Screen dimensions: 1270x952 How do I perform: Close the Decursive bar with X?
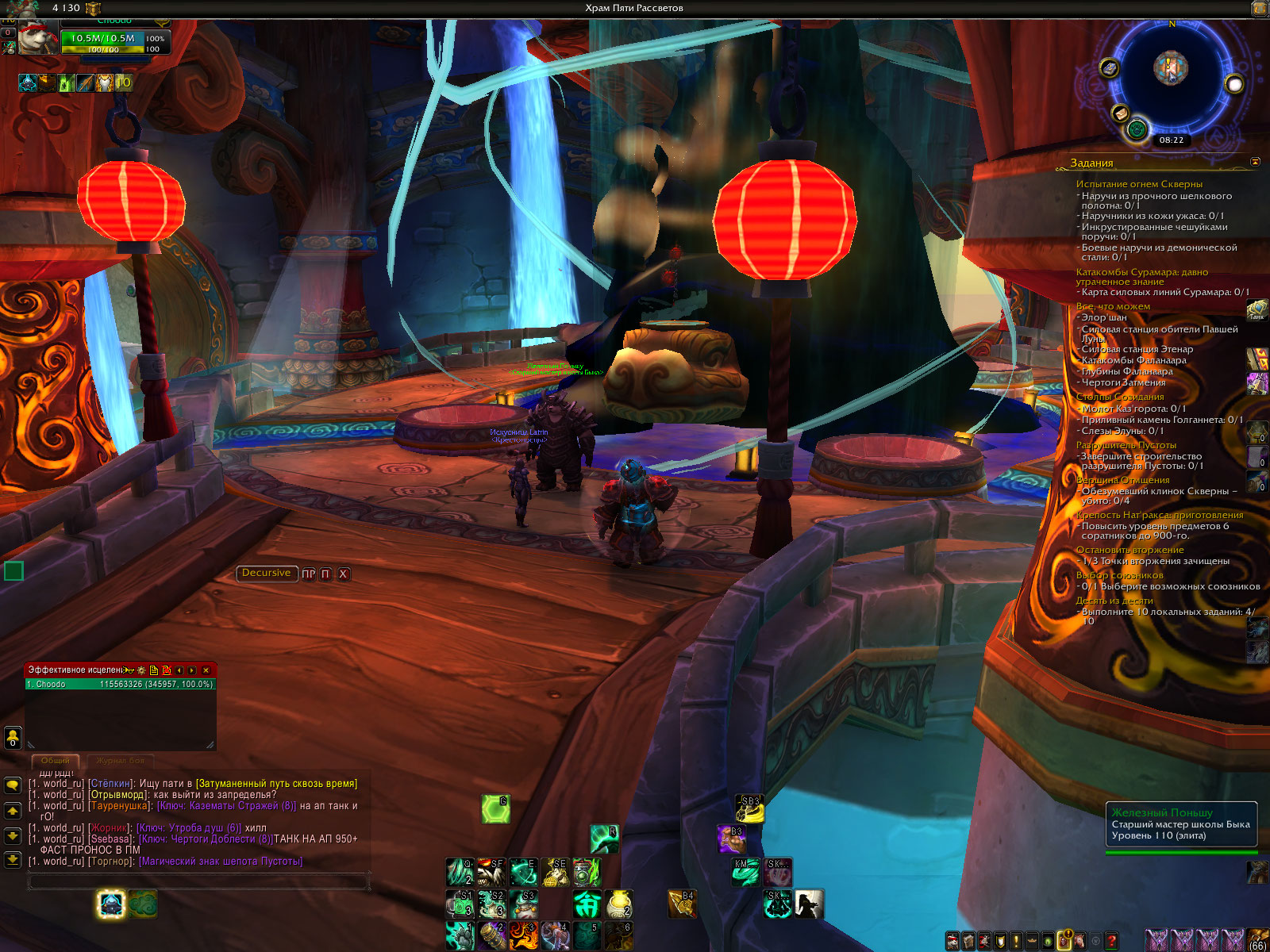coord(344,574)
